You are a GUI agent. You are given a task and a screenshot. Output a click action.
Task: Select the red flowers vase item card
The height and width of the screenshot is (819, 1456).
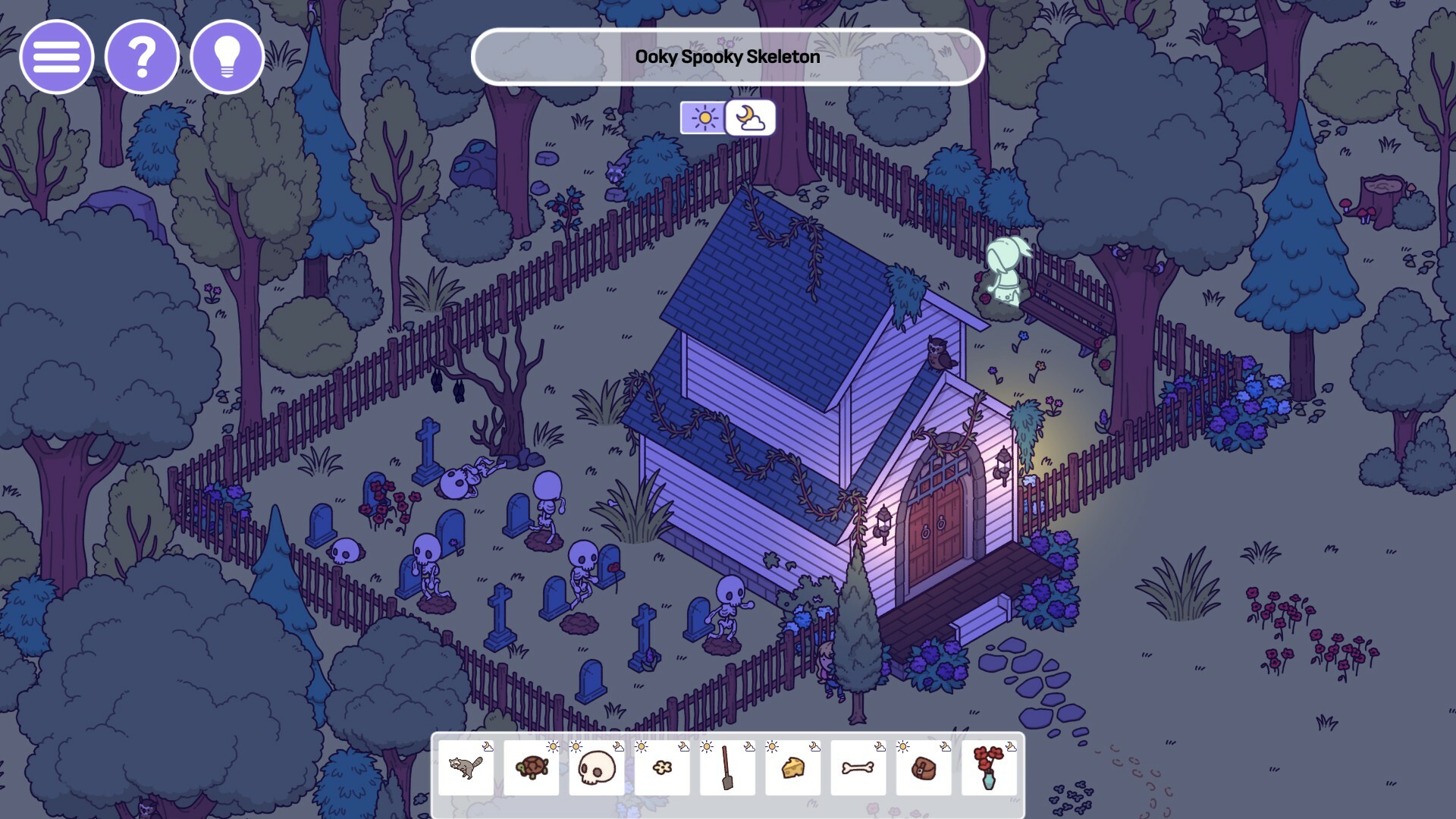coord(987,767)
